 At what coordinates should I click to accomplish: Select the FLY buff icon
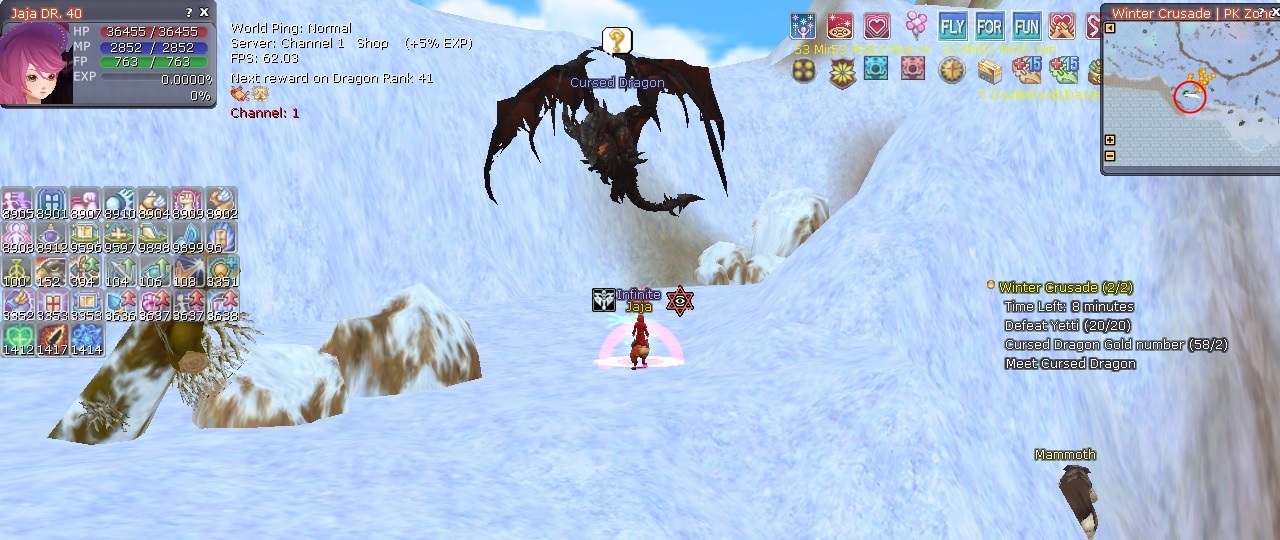[952, 26]
